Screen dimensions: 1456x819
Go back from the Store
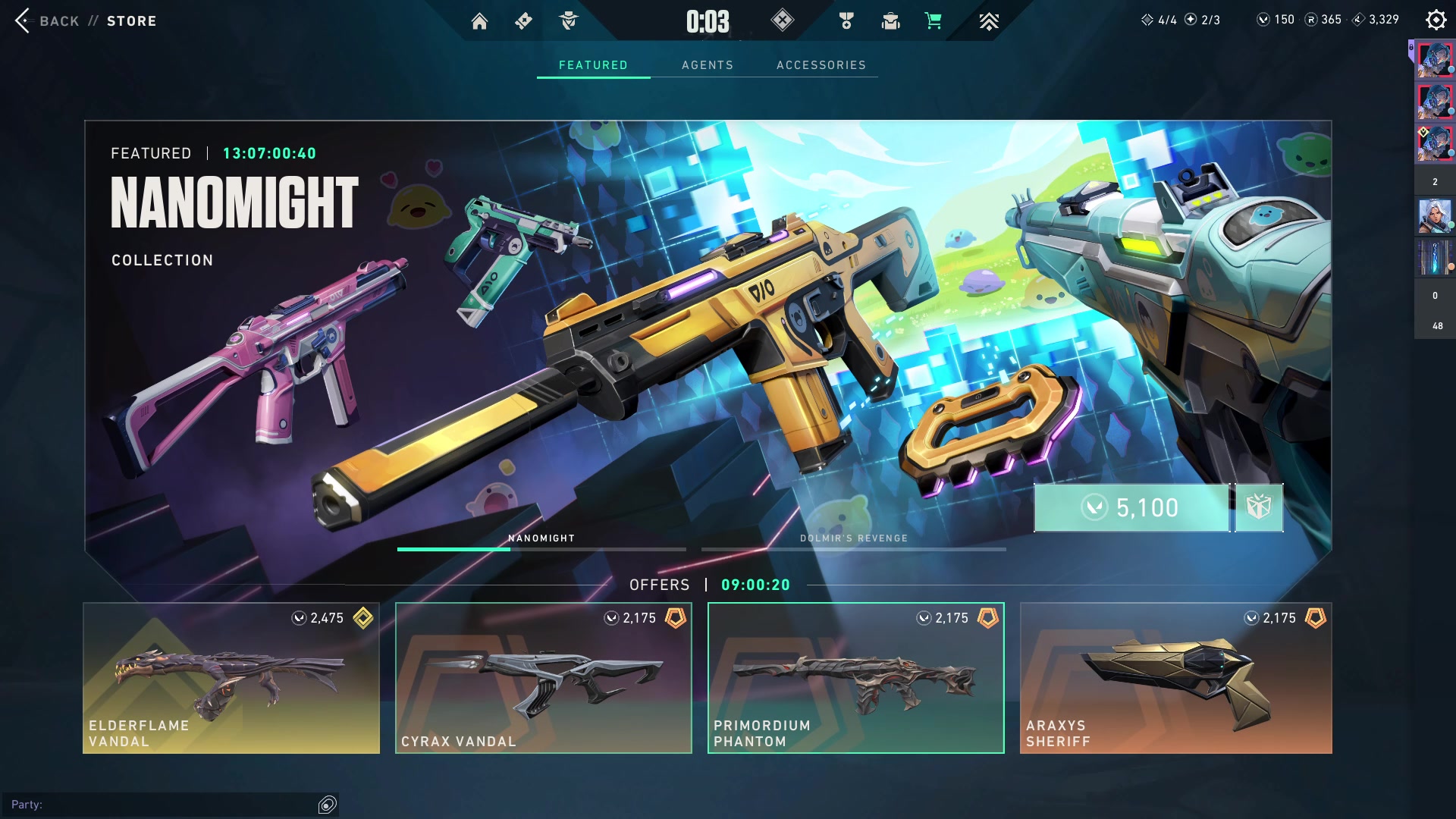click(x=47, y=21)
